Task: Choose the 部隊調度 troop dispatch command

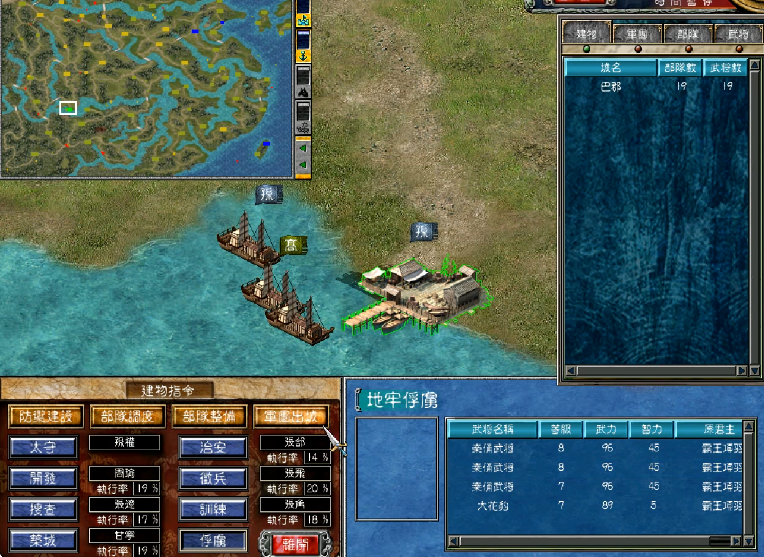Action: pos(127,415)
